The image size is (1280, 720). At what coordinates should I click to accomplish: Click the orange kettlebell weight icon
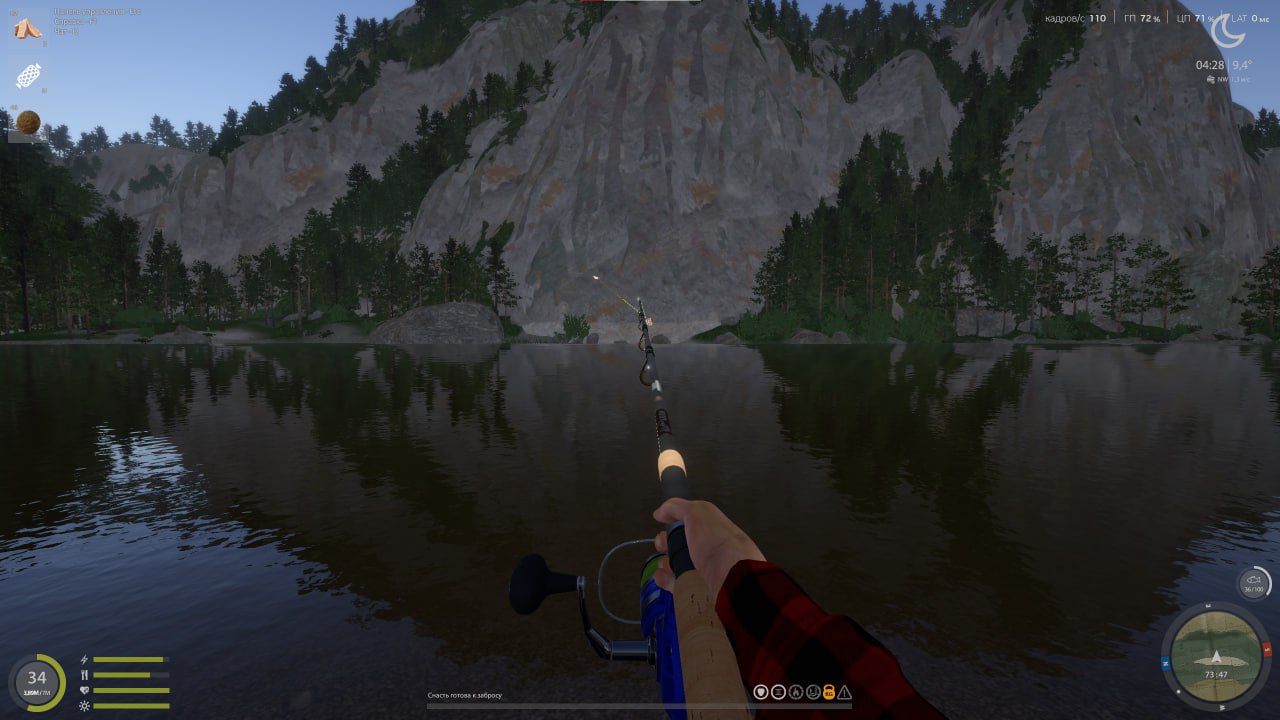(828, 691)
